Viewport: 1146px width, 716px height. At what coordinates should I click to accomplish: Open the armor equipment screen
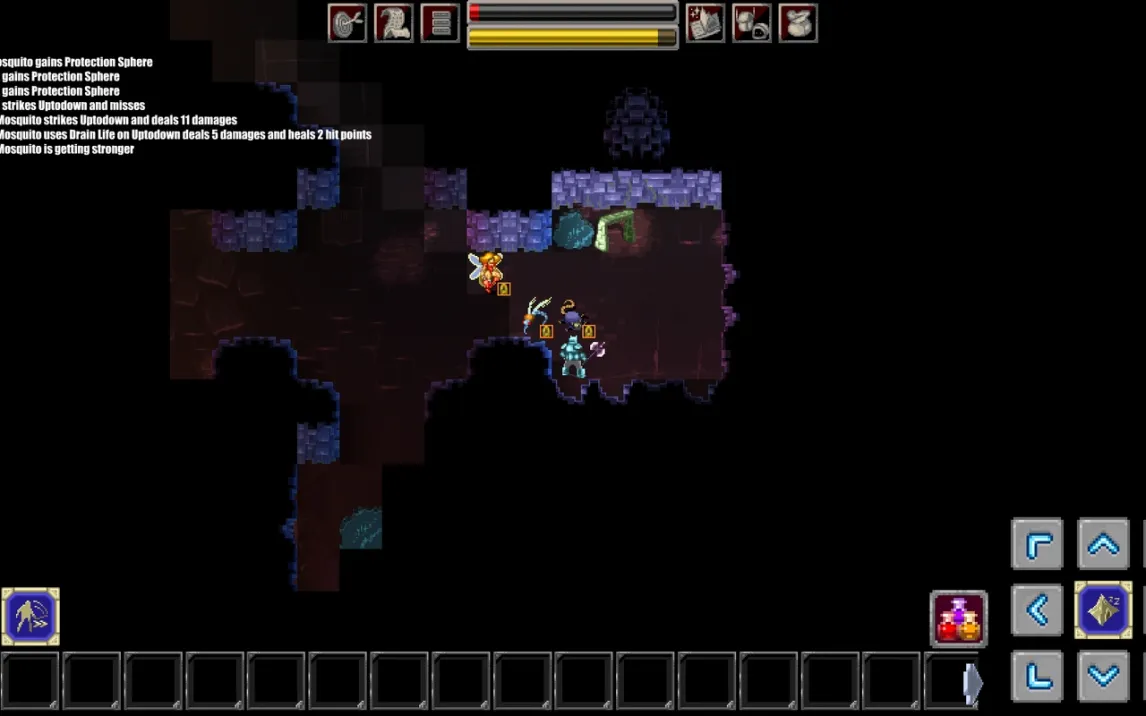click(x=751, y=23)
